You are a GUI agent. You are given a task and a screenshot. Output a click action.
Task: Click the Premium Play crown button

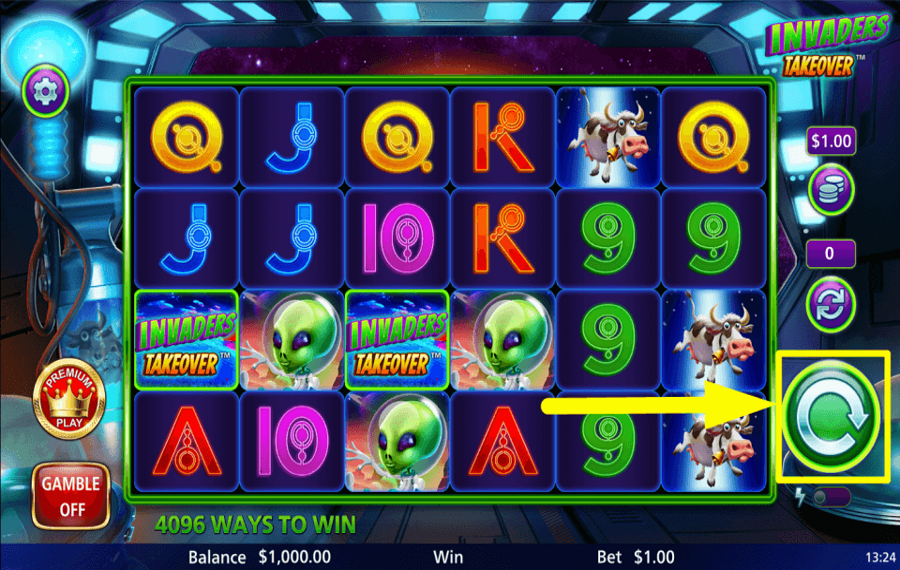coord(68,399)
